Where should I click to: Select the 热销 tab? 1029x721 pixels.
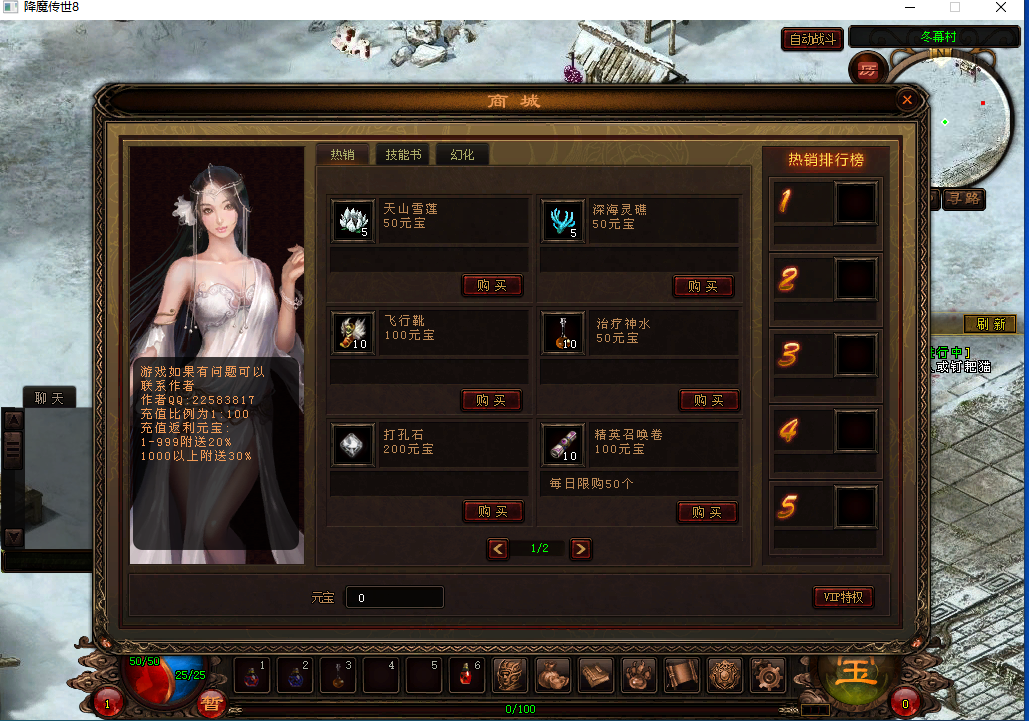tap(342, 155)
